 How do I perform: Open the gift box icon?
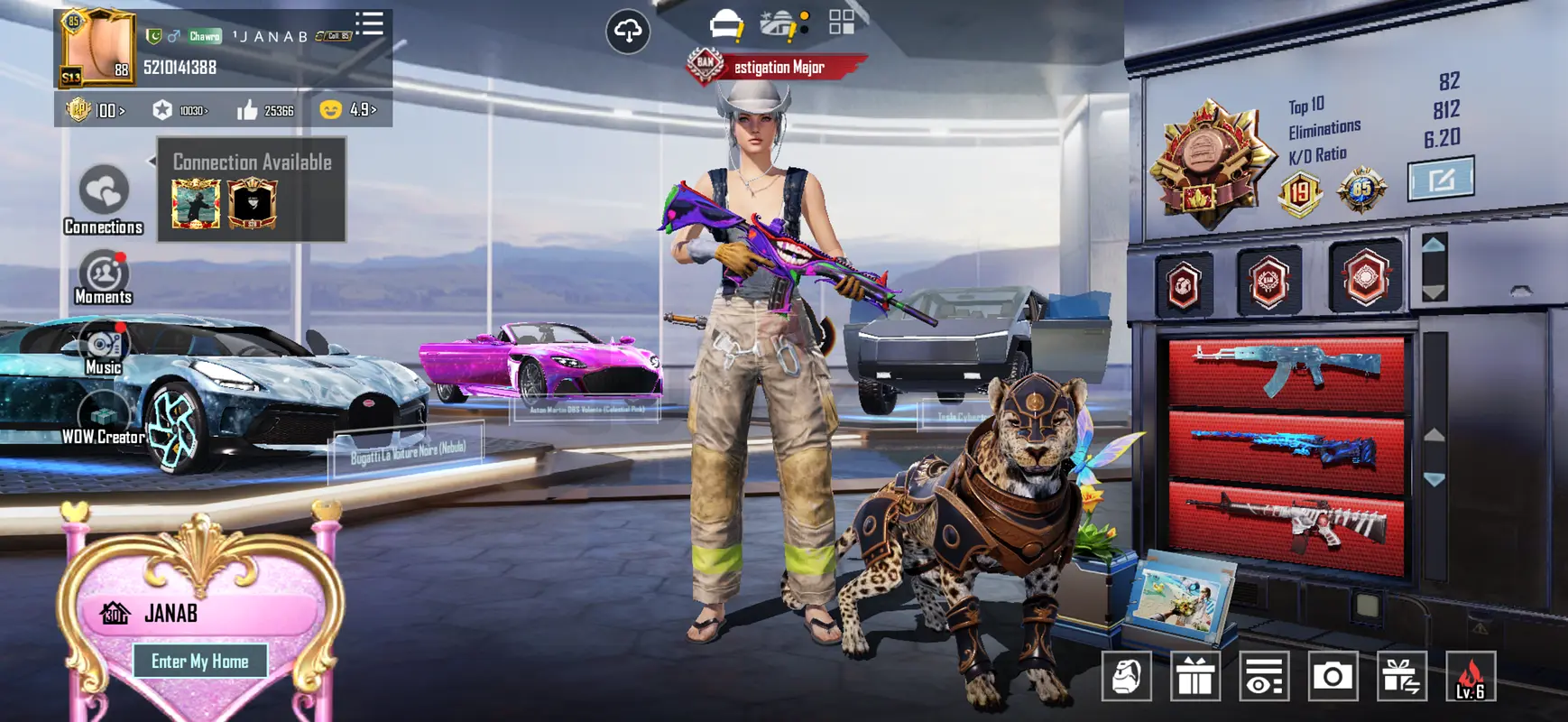click(x=1195, y=676)
